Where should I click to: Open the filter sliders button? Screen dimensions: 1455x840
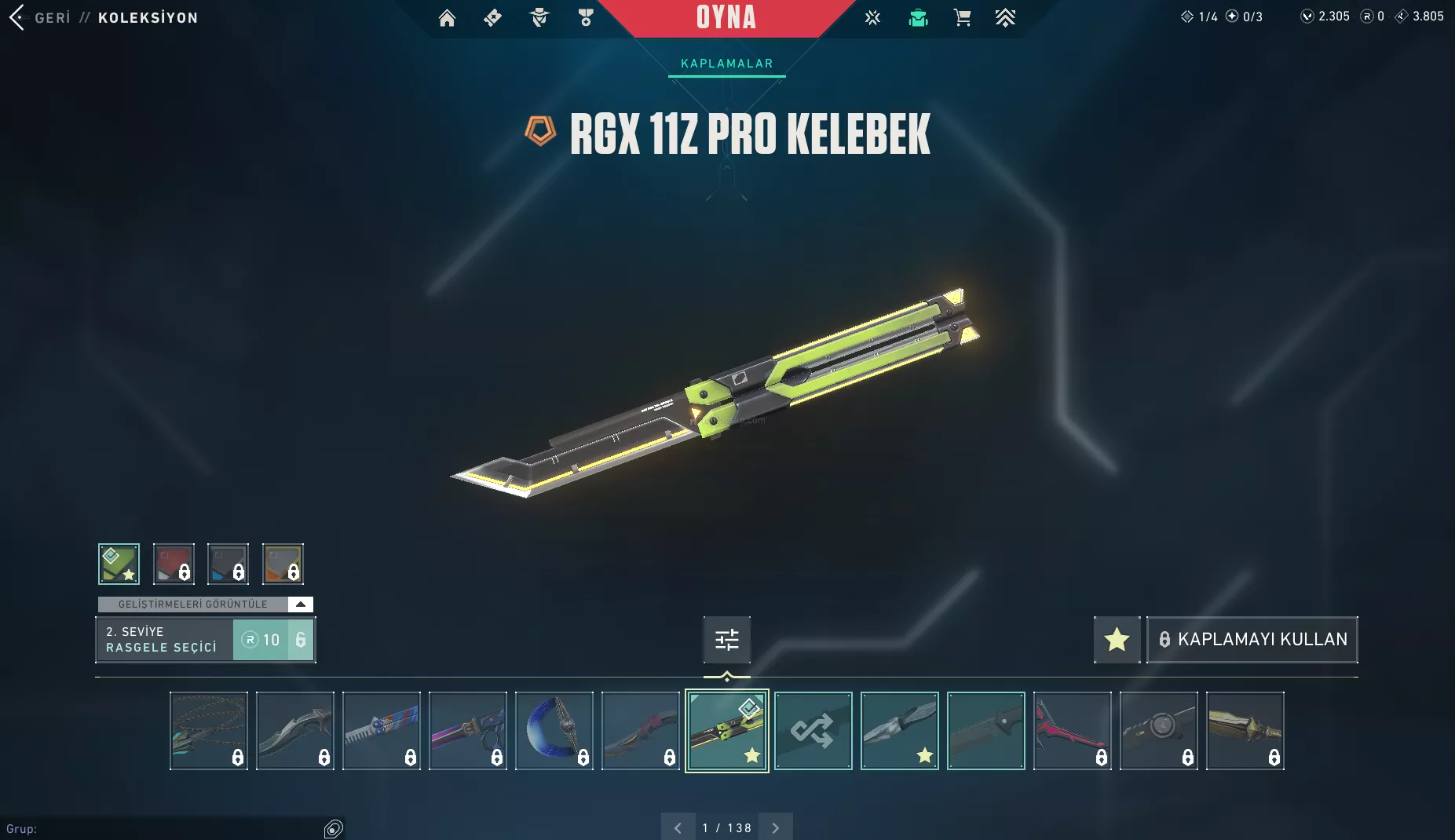click(726, 640)
